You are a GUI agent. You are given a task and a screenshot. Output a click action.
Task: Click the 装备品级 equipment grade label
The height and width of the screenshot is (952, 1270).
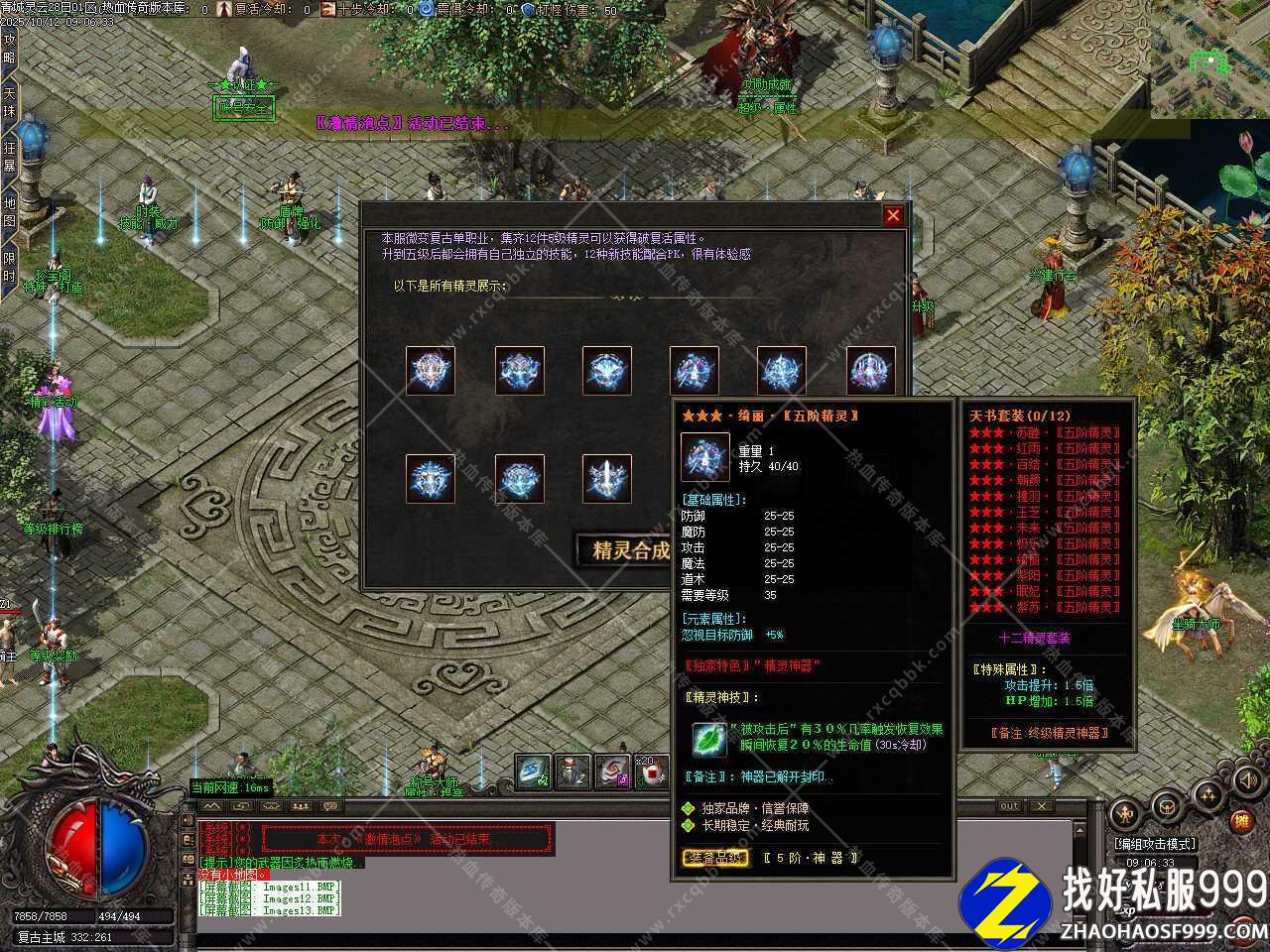click(714, 858)
